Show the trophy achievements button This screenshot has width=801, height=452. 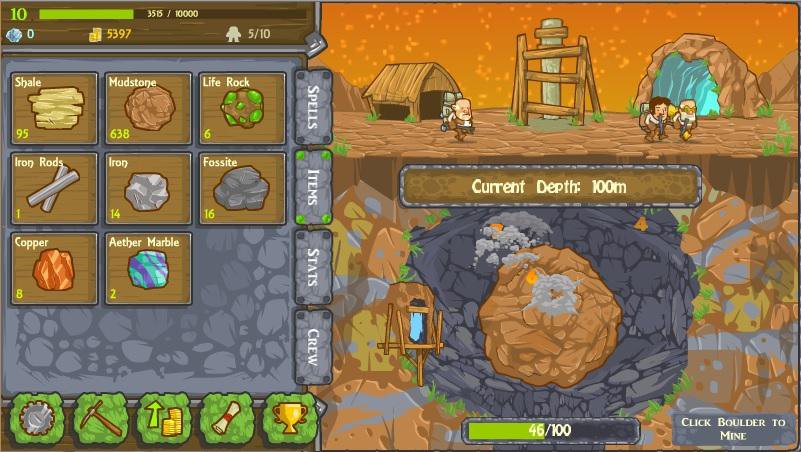point(288,417)
